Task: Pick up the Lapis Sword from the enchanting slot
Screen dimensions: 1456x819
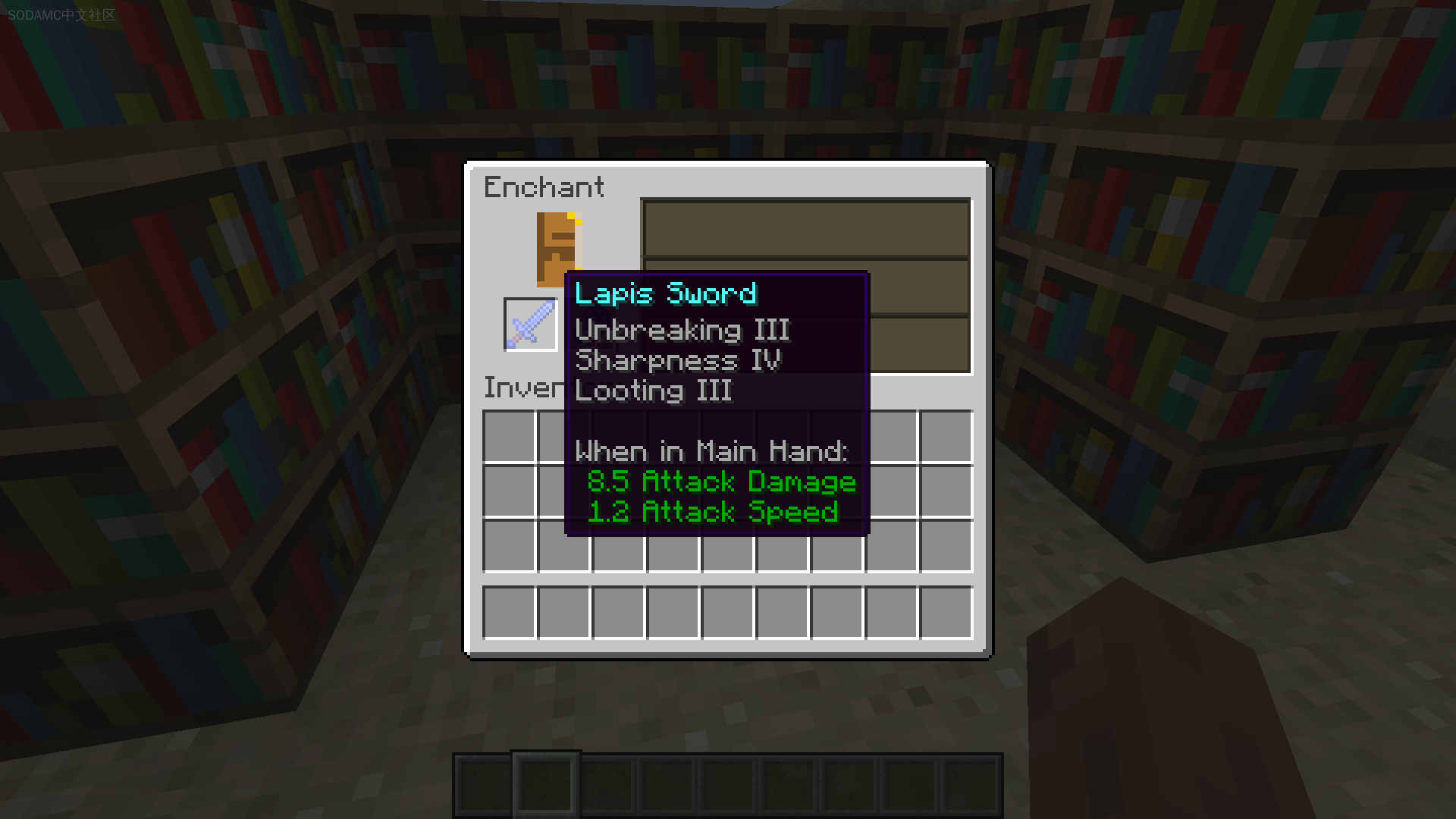Action: pyautogui.click(x=531, y=324)
